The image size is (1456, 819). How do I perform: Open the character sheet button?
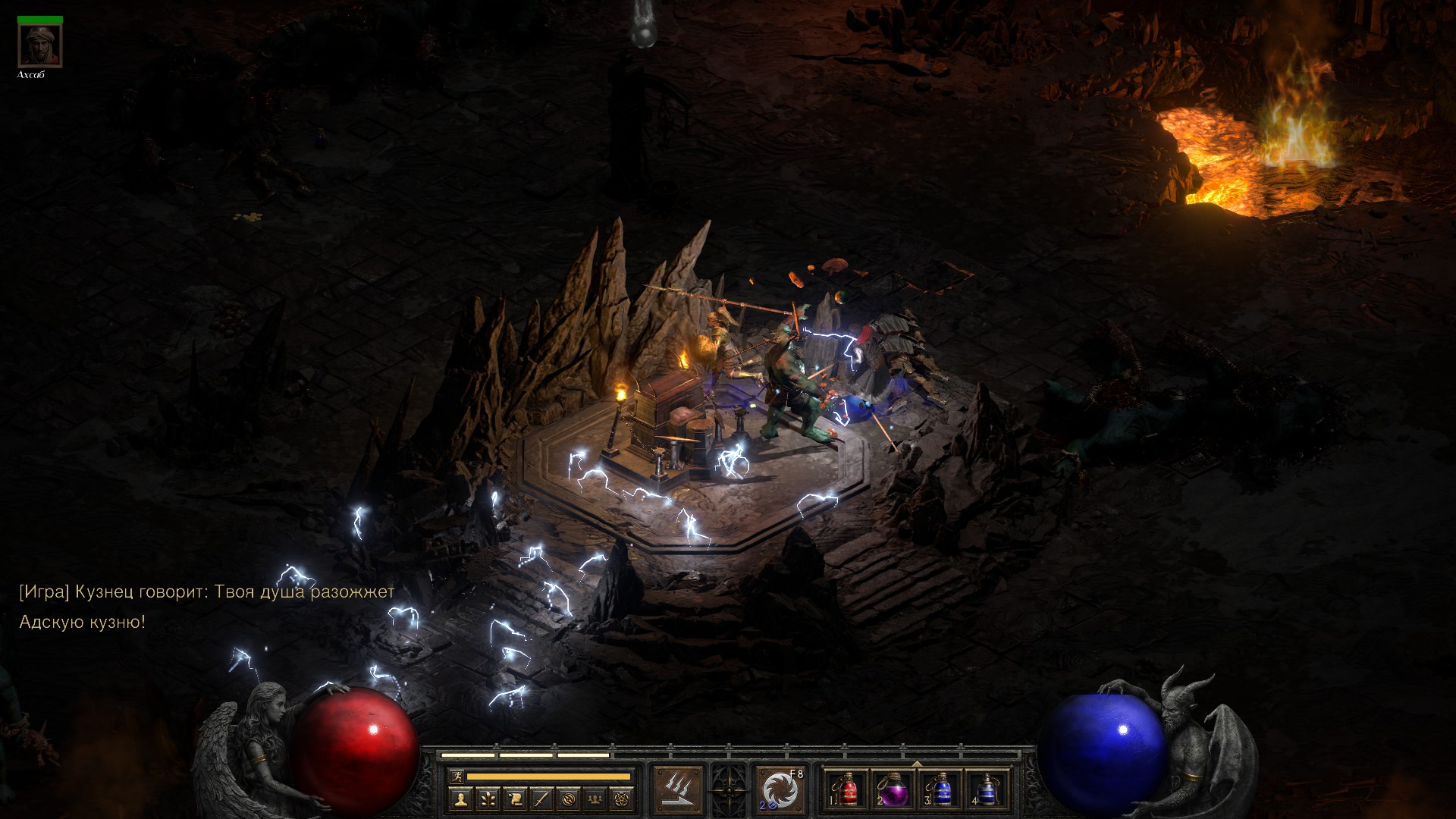pos(461,798)
